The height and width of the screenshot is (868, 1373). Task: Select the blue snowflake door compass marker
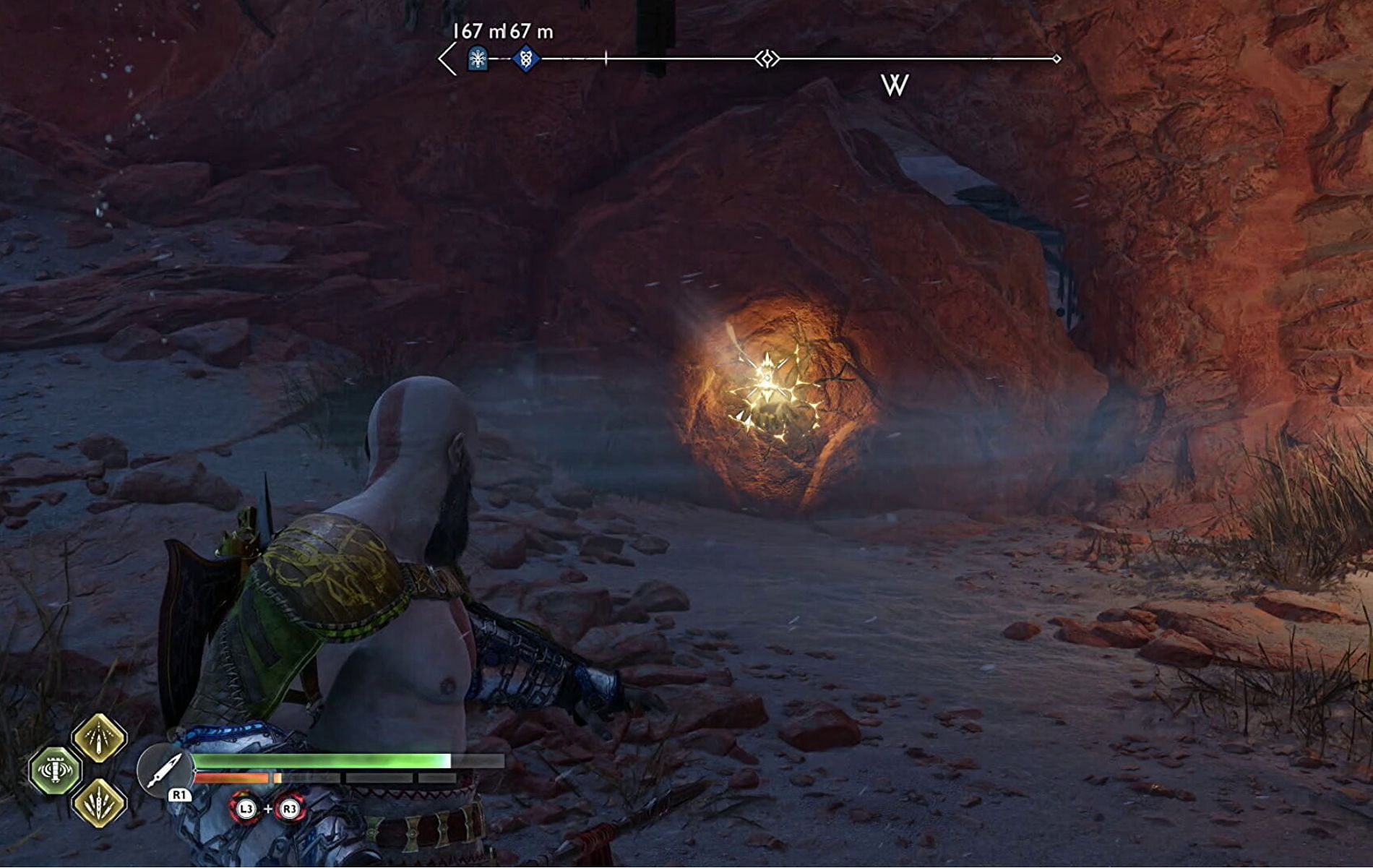[478, 59]
